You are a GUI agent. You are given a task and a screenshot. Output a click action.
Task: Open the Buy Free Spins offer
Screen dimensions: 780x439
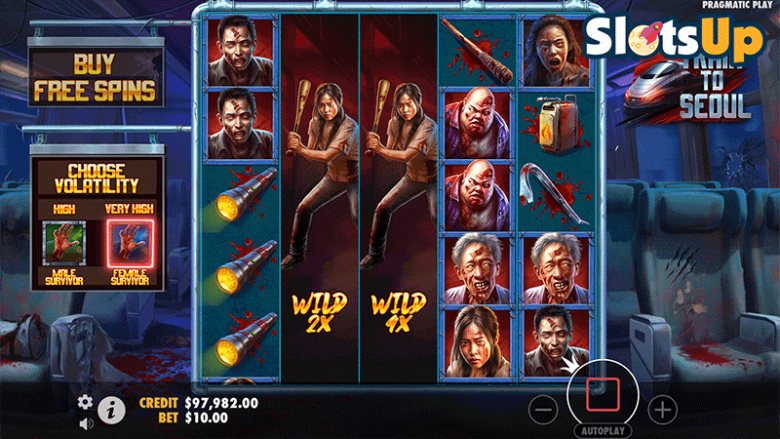96,79
